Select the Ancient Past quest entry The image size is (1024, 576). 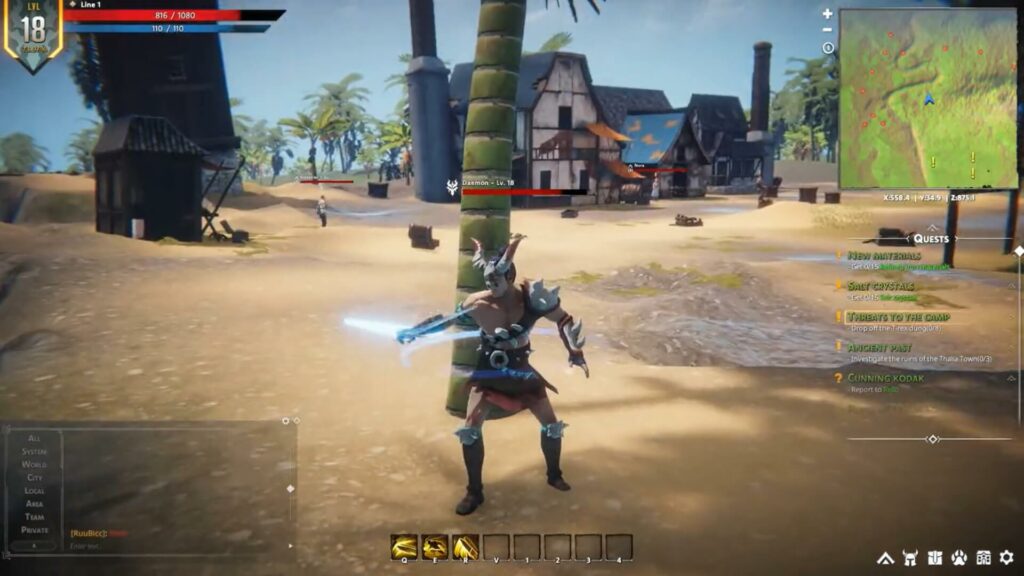(879, 347)
